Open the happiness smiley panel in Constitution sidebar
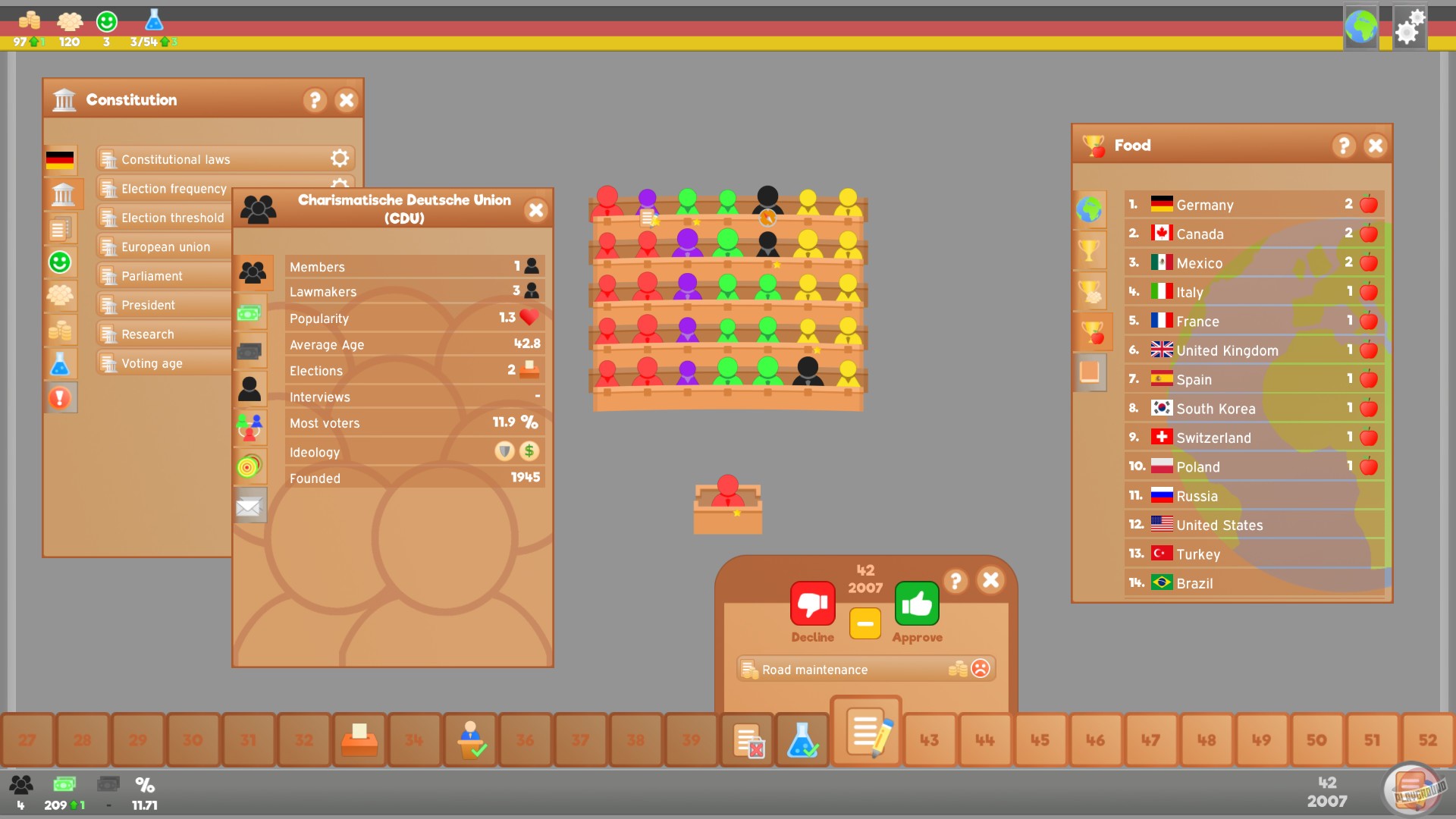1456x819 pixels. click(x=61, y=262)
